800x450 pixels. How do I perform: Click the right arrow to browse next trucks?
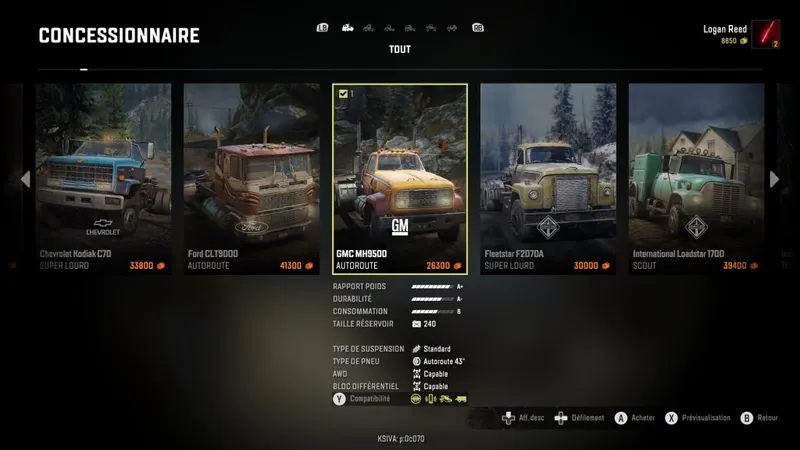point(773,179)
